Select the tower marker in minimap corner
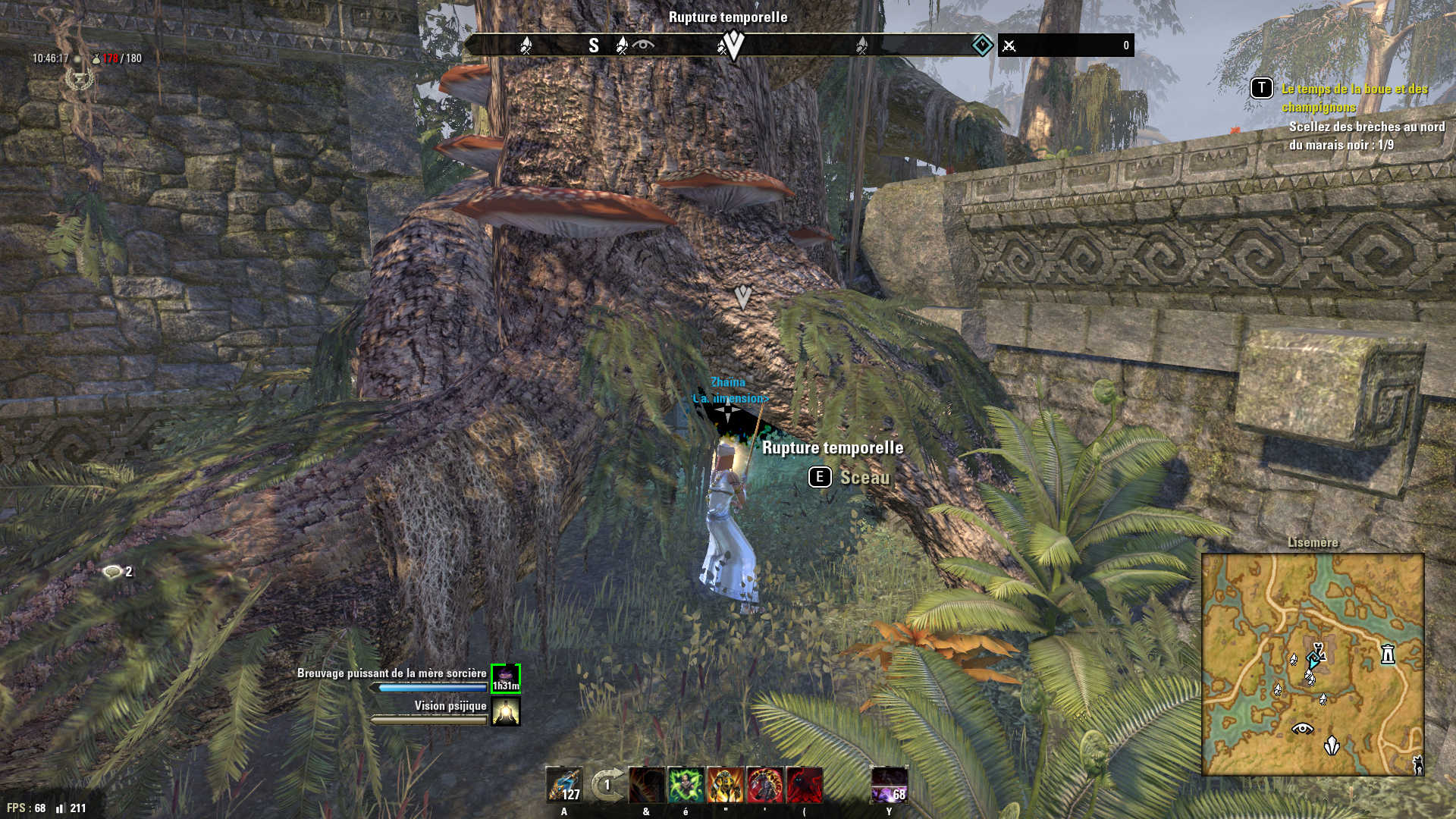Image resolution: width=1456 pixels, height=819 pixels. point(1418,764)
